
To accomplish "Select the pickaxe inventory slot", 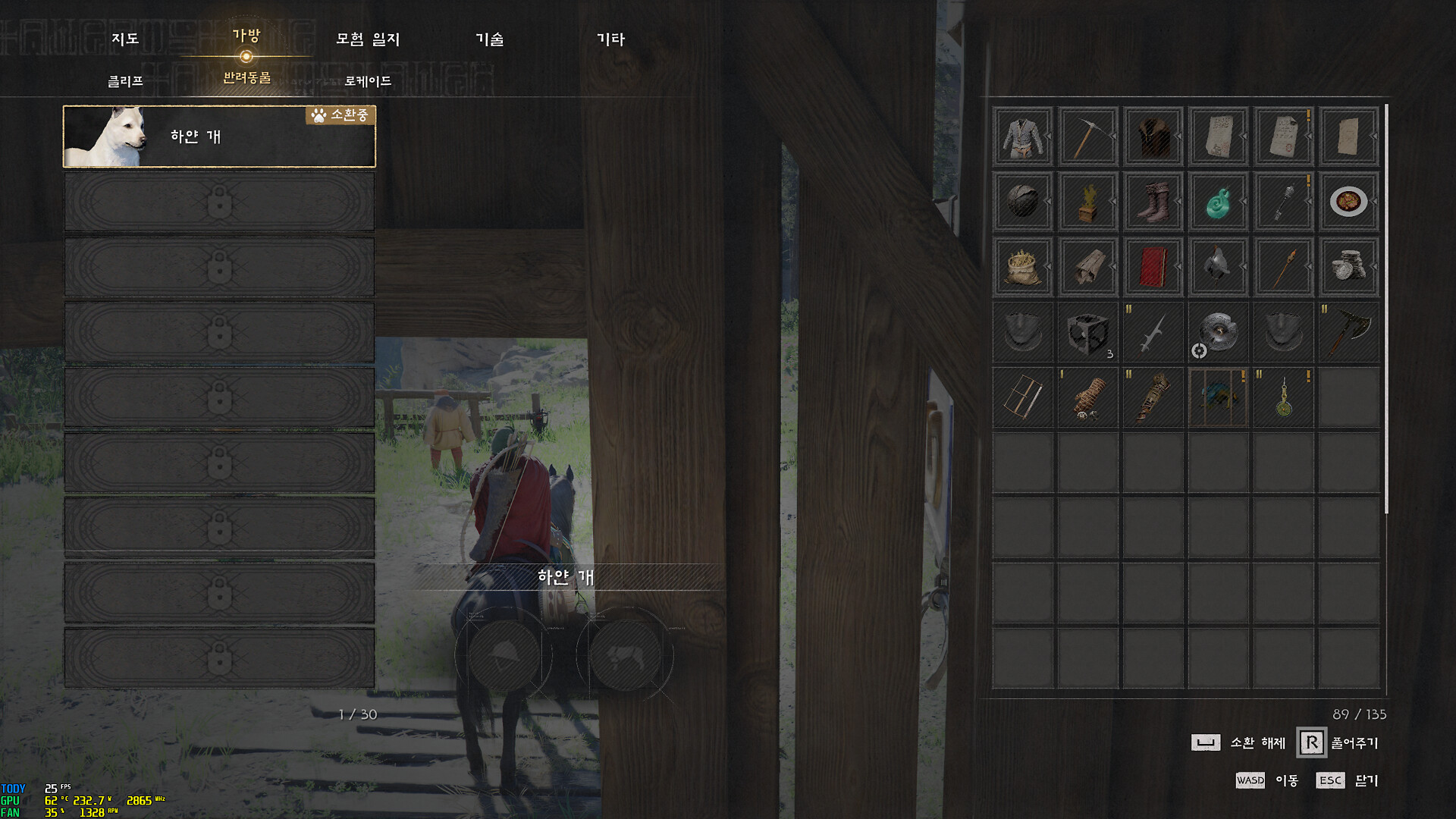I will [1087, 136].
